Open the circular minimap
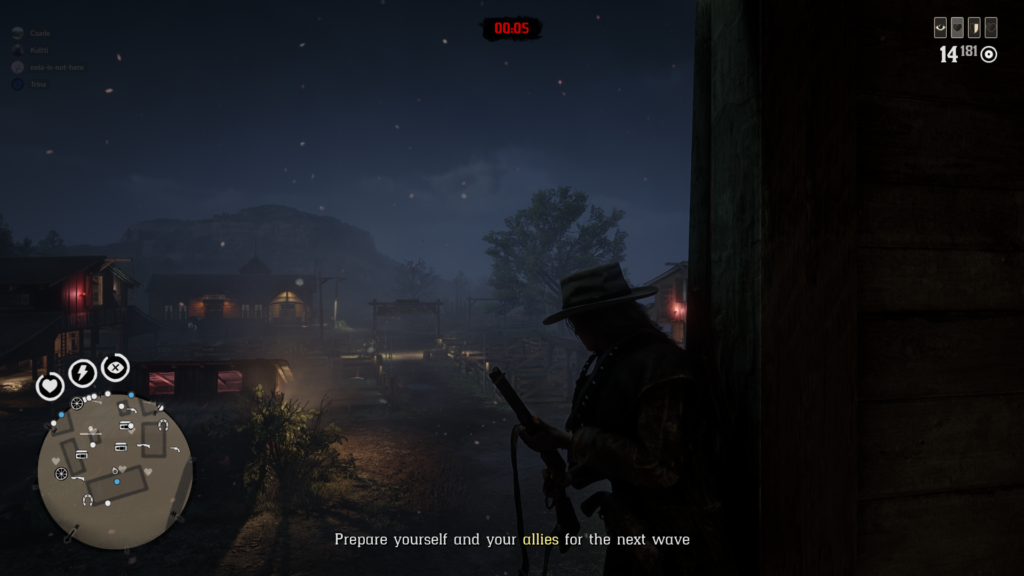Screen dimensions: 1024x576 pos(114,471)
